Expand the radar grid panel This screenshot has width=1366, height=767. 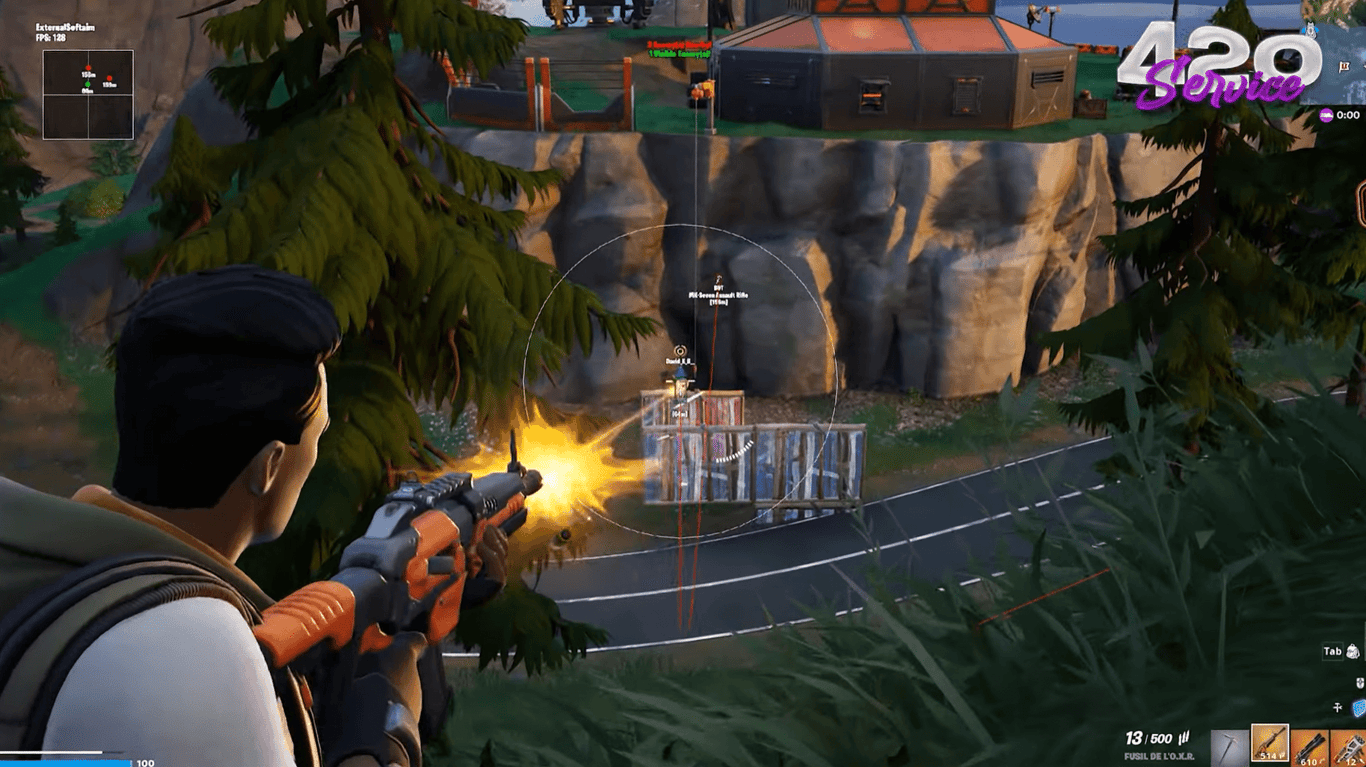(88, 95)
